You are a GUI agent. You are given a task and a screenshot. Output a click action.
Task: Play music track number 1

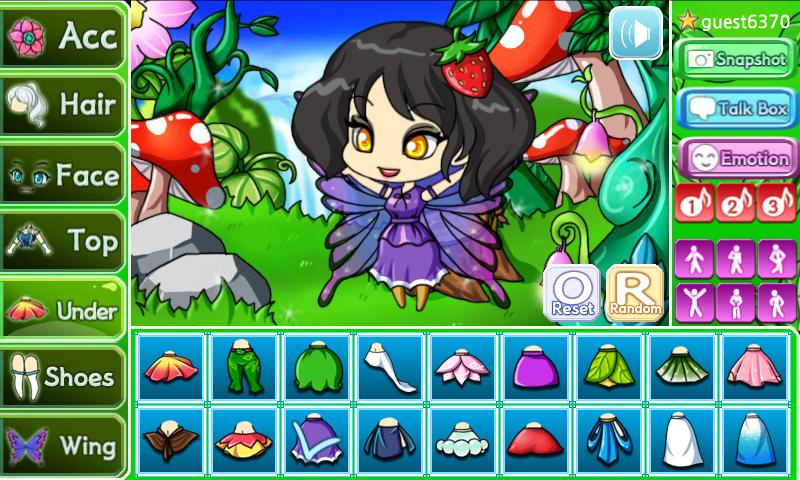tap(695, 203)
